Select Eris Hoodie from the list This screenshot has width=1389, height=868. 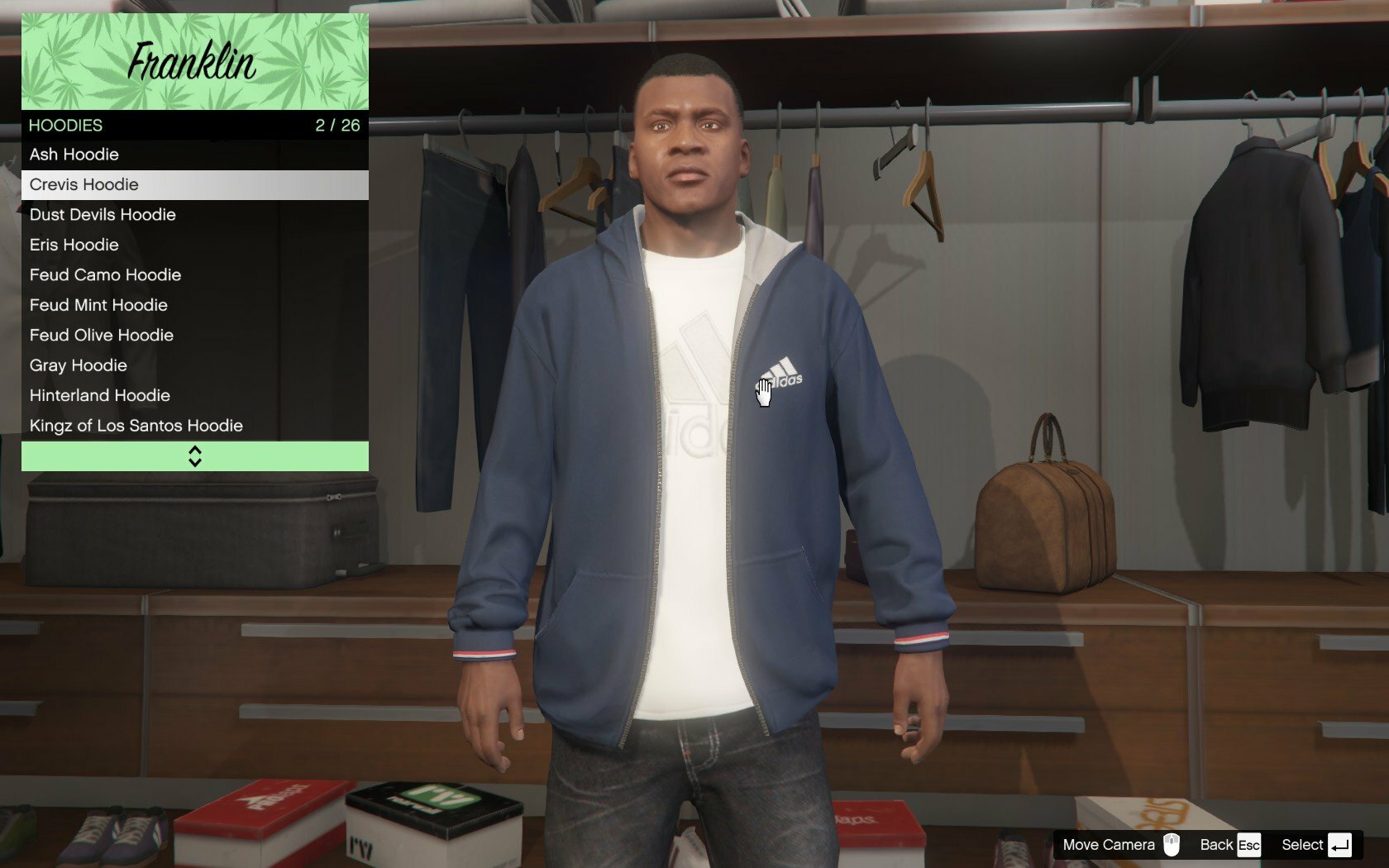pos(194,245)
